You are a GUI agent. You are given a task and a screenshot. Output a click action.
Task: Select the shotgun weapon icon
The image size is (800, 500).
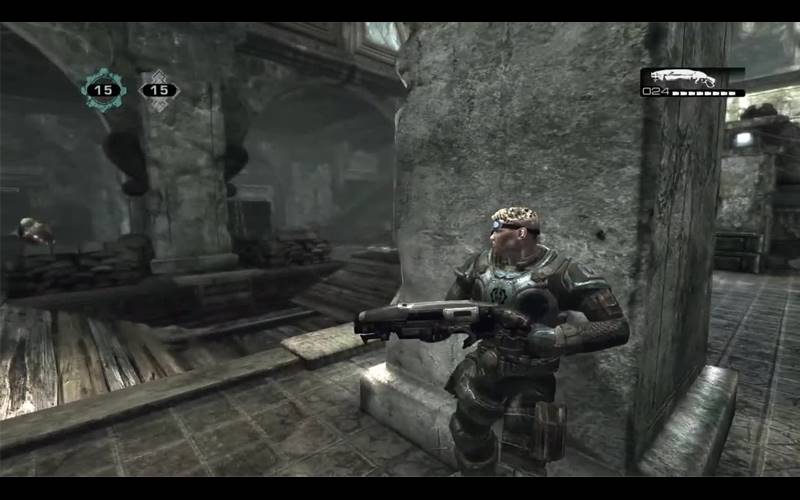tap(679, 77)
